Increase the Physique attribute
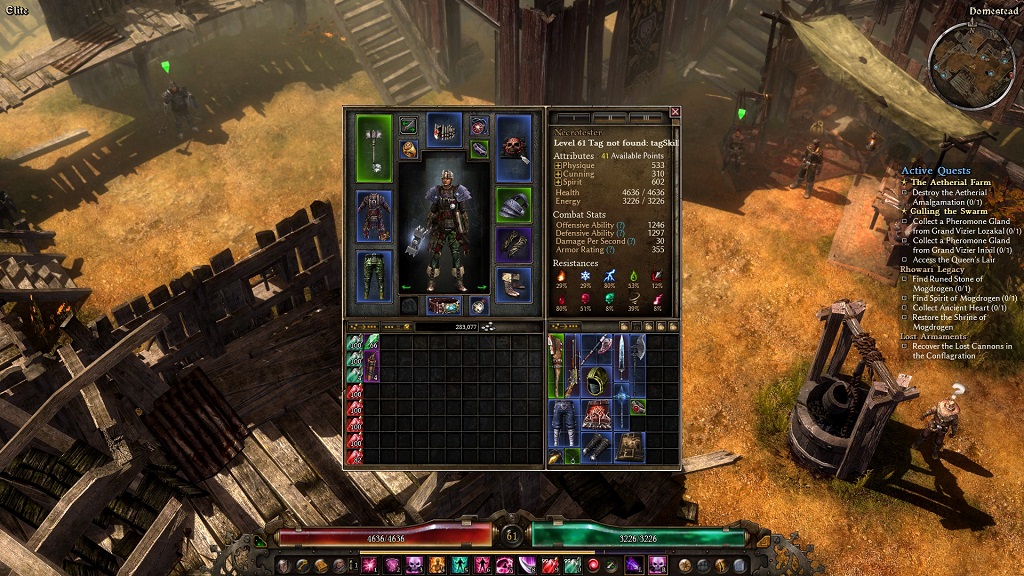Screen dimensions: 1024x576 point(558,165)
